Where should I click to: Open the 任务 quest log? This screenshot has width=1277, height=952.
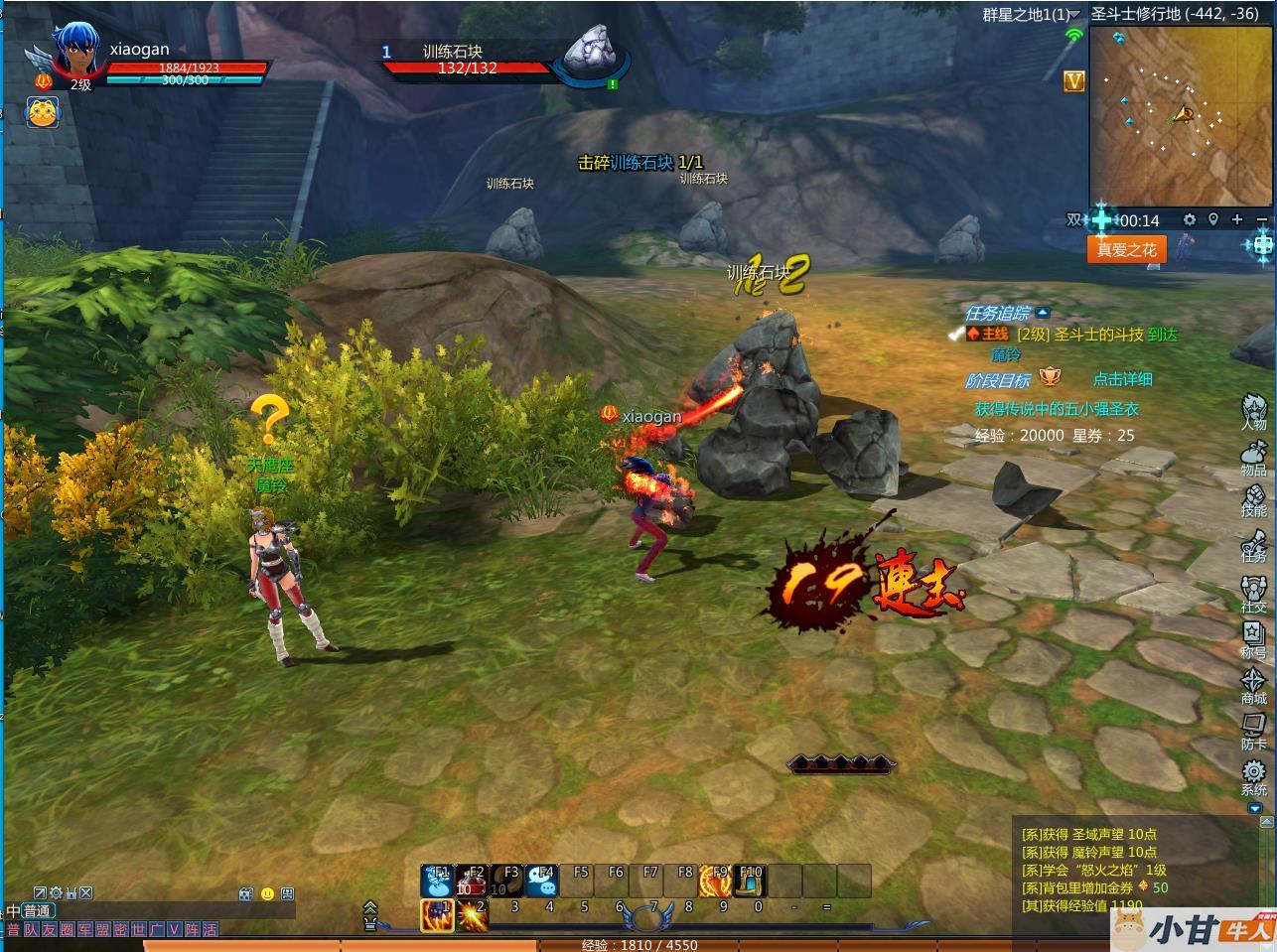click(x=1253, y=545)
